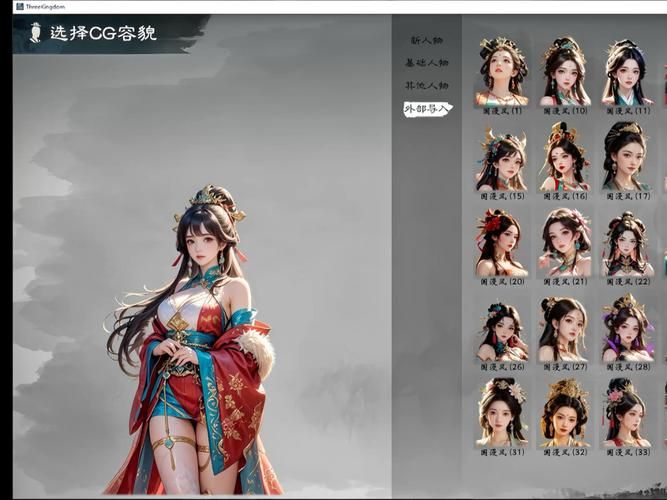Open the 基础人物 category tab

[x=426, y=63]
